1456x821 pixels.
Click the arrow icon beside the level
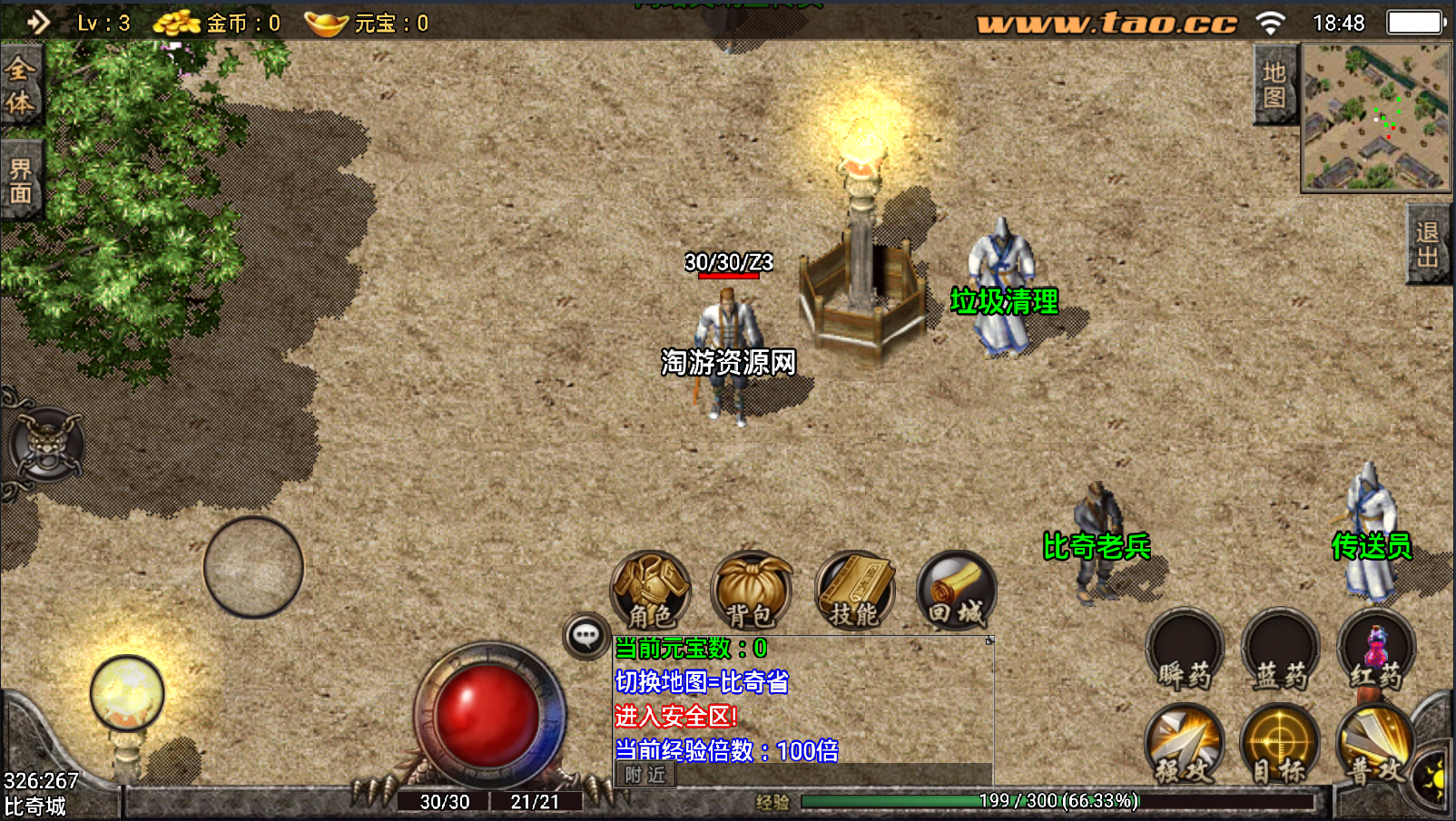coord(38,22)
